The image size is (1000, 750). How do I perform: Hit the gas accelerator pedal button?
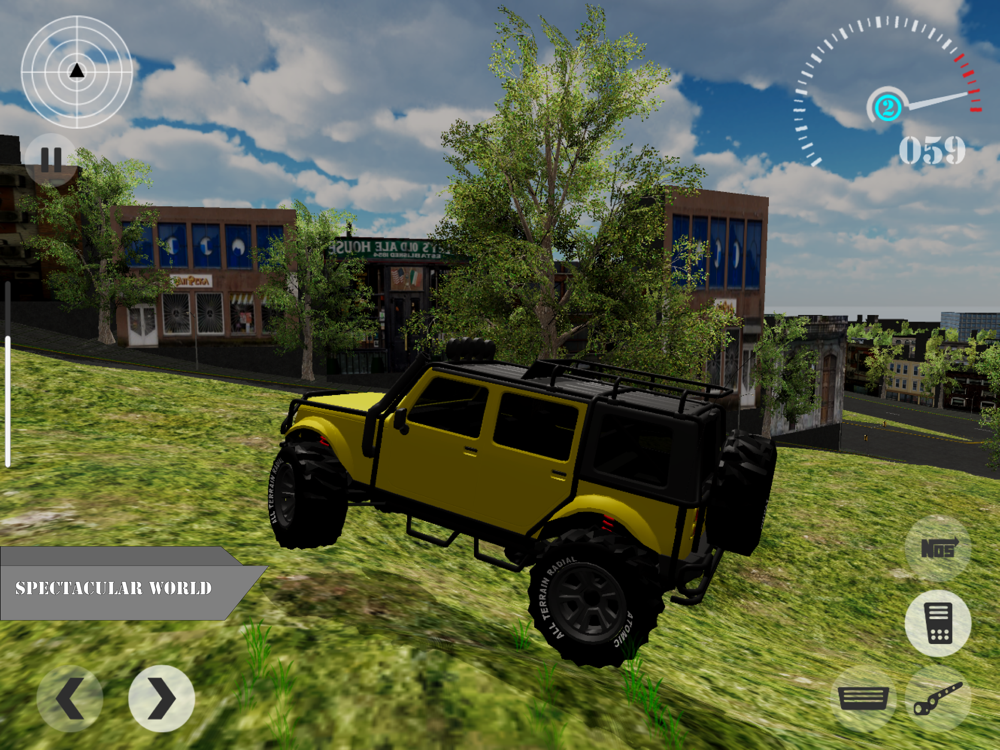[x=937, y=623]
